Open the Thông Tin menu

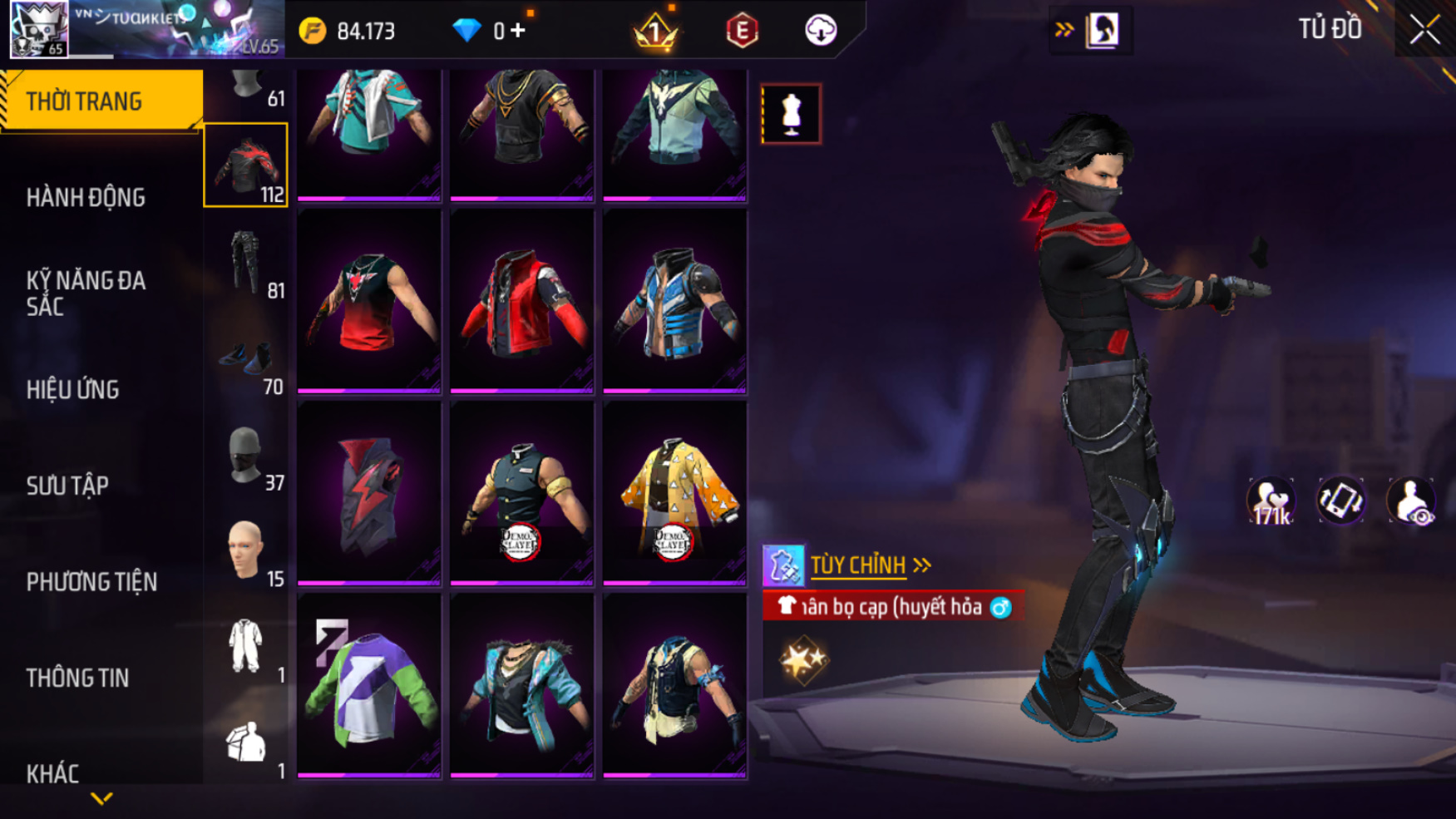pyautogui.click(x=77, y=678)
